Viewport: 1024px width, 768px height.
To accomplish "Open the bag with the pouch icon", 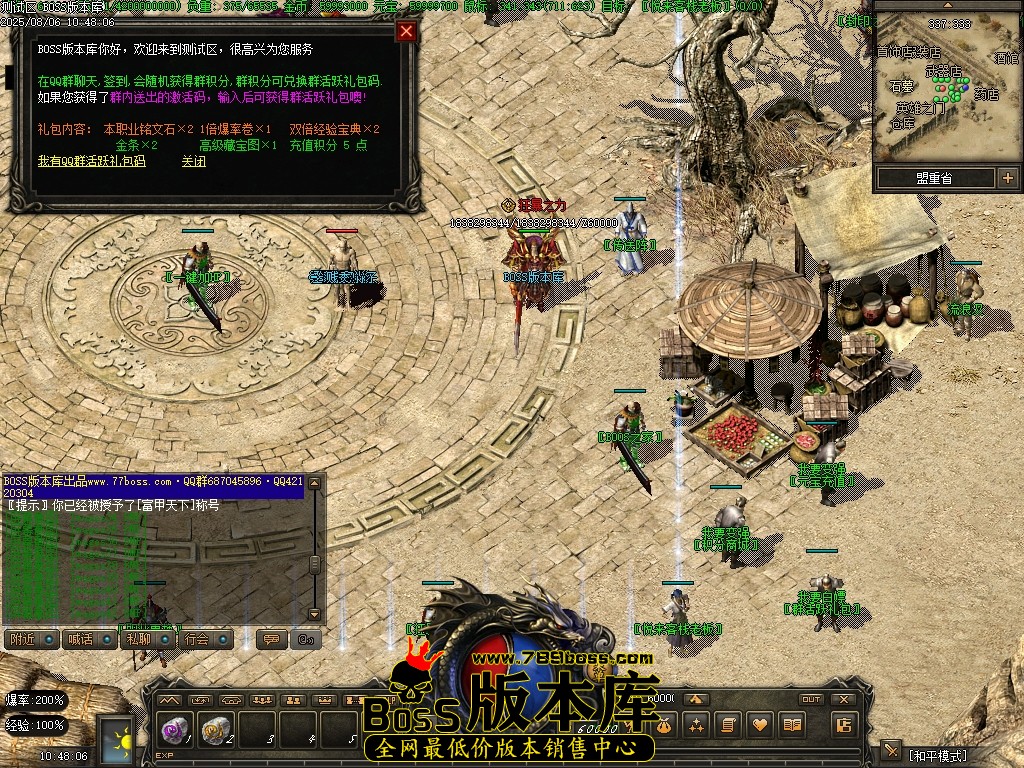I will click(x=662, y=725).
